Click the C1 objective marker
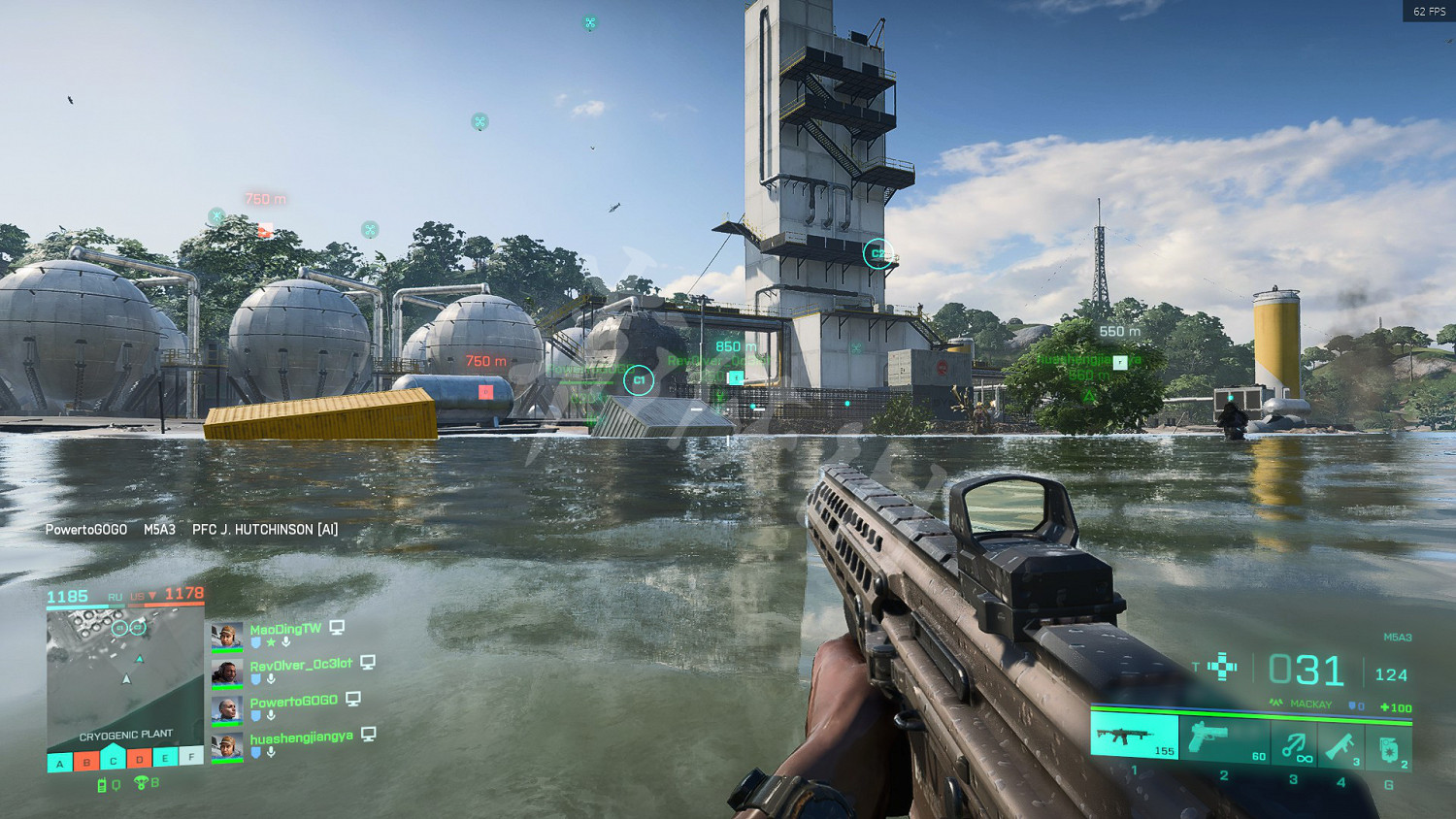The height and width of the screenshot is (819, 1456). pyautogui.click(x=639, y=380)
